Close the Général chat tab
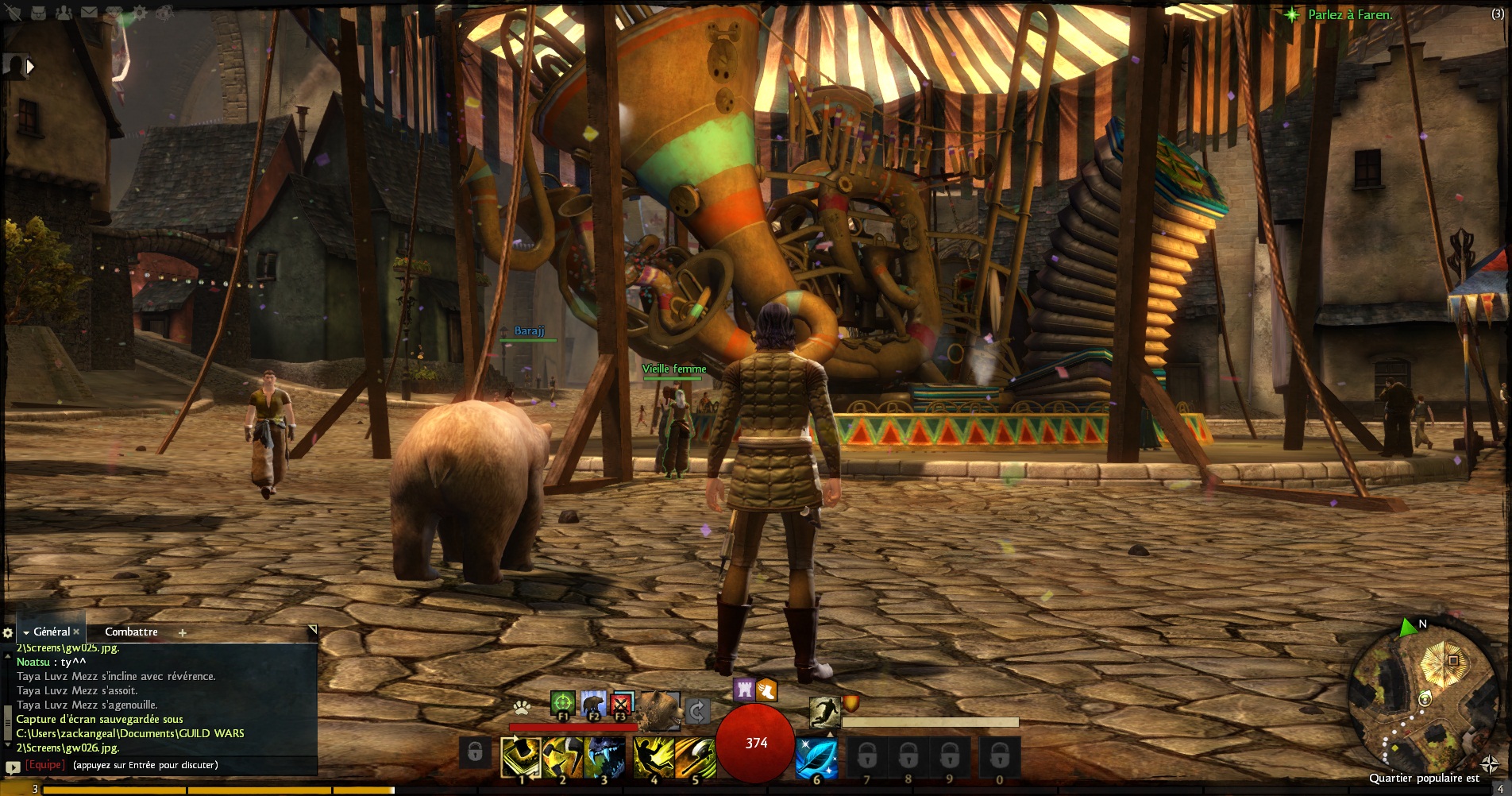The image size is (1512, 796). (x=76, y=632)
